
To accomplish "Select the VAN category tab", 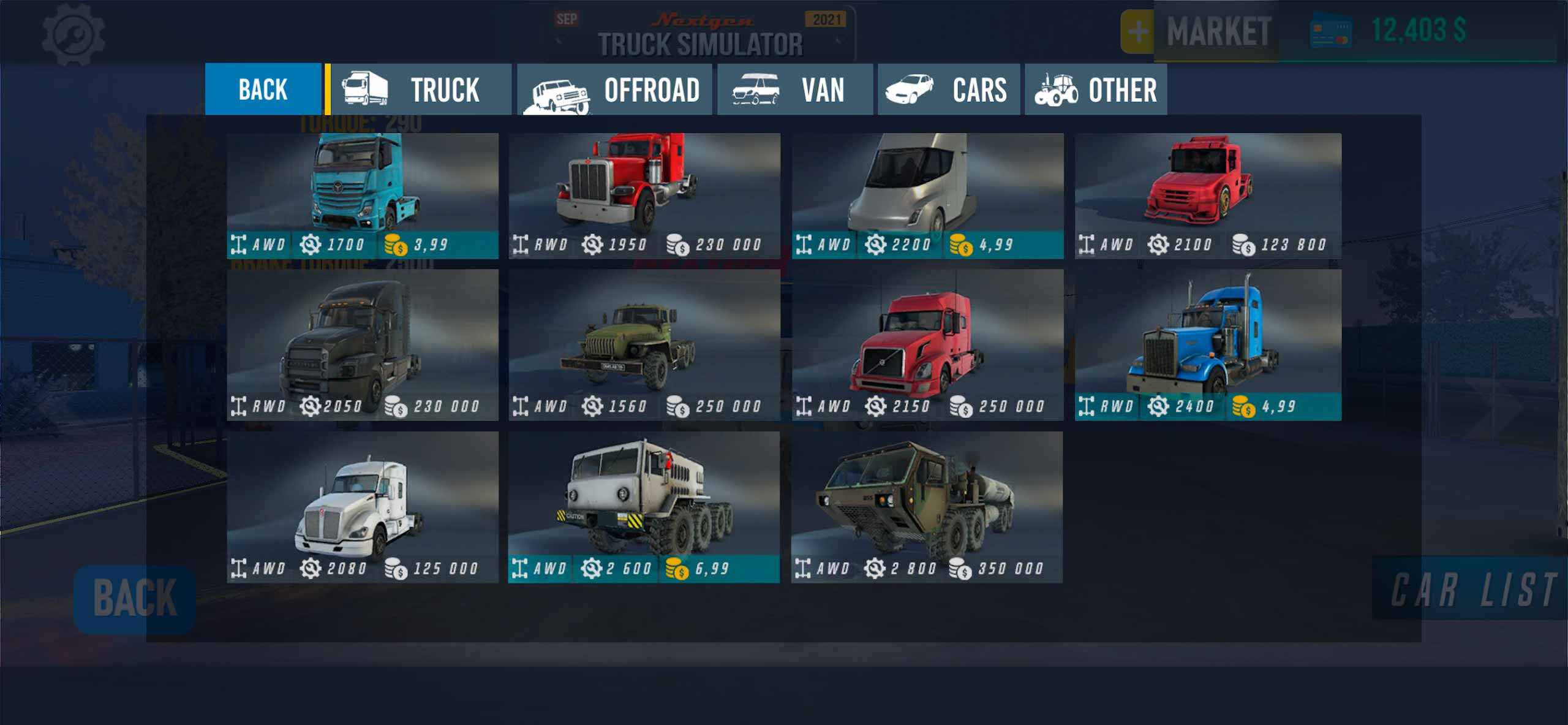I will [x=794, y=89].
